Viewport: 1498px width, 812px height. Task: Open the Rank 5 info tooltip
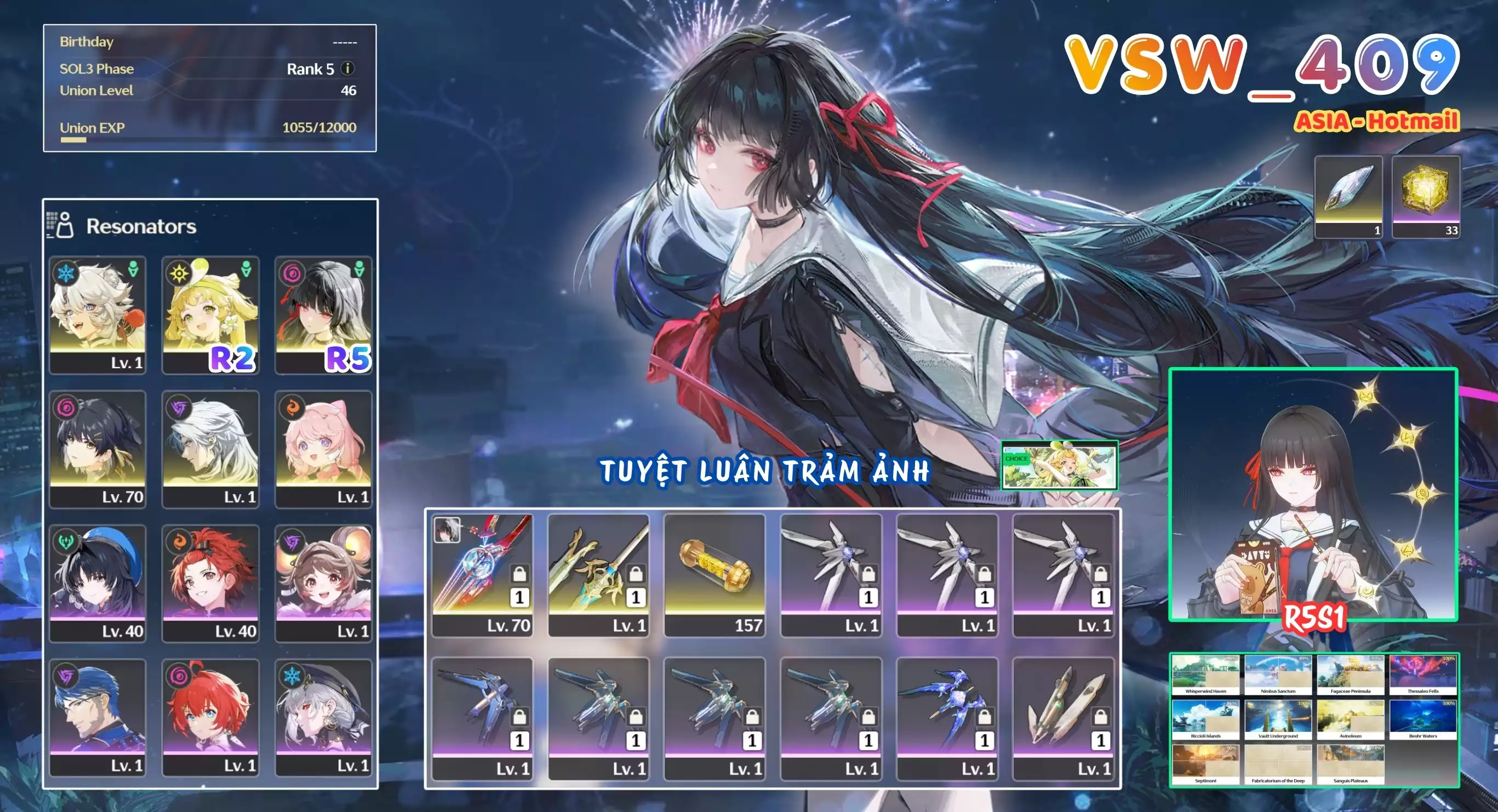(x=349, y=69)
